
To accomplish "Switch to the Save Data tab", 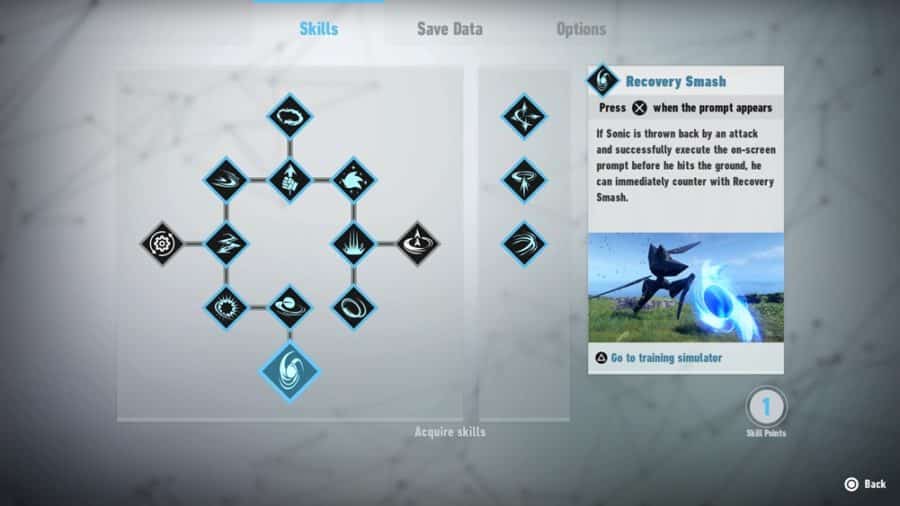I will [x=450, y=29].
